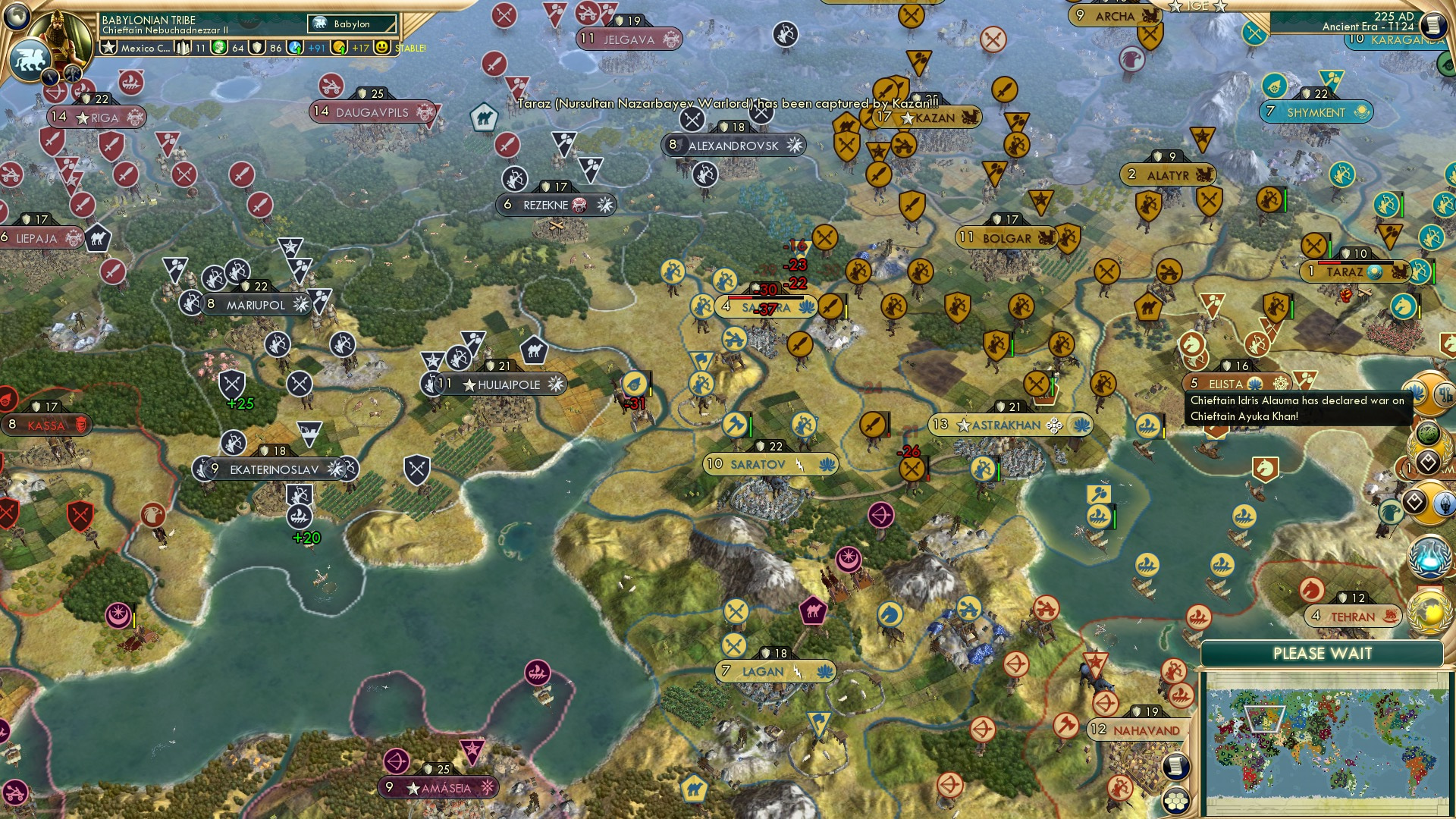Click the green culture coin showing 64

pyautogui.click(x=218, y=48)
